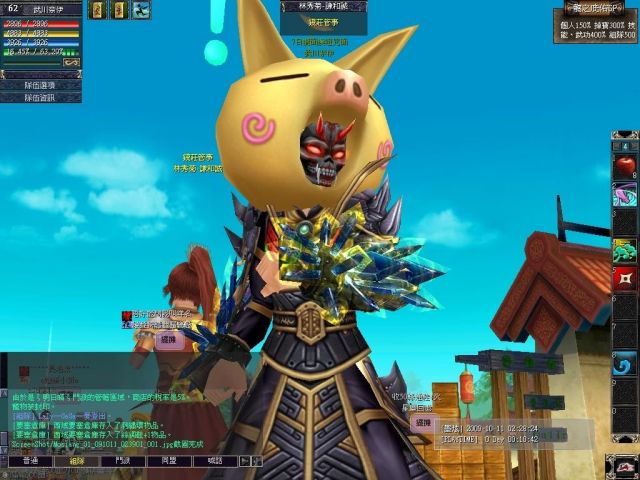Show the 隊伍資訊 party info panel

pyautogui.click(x=40, y=98)
